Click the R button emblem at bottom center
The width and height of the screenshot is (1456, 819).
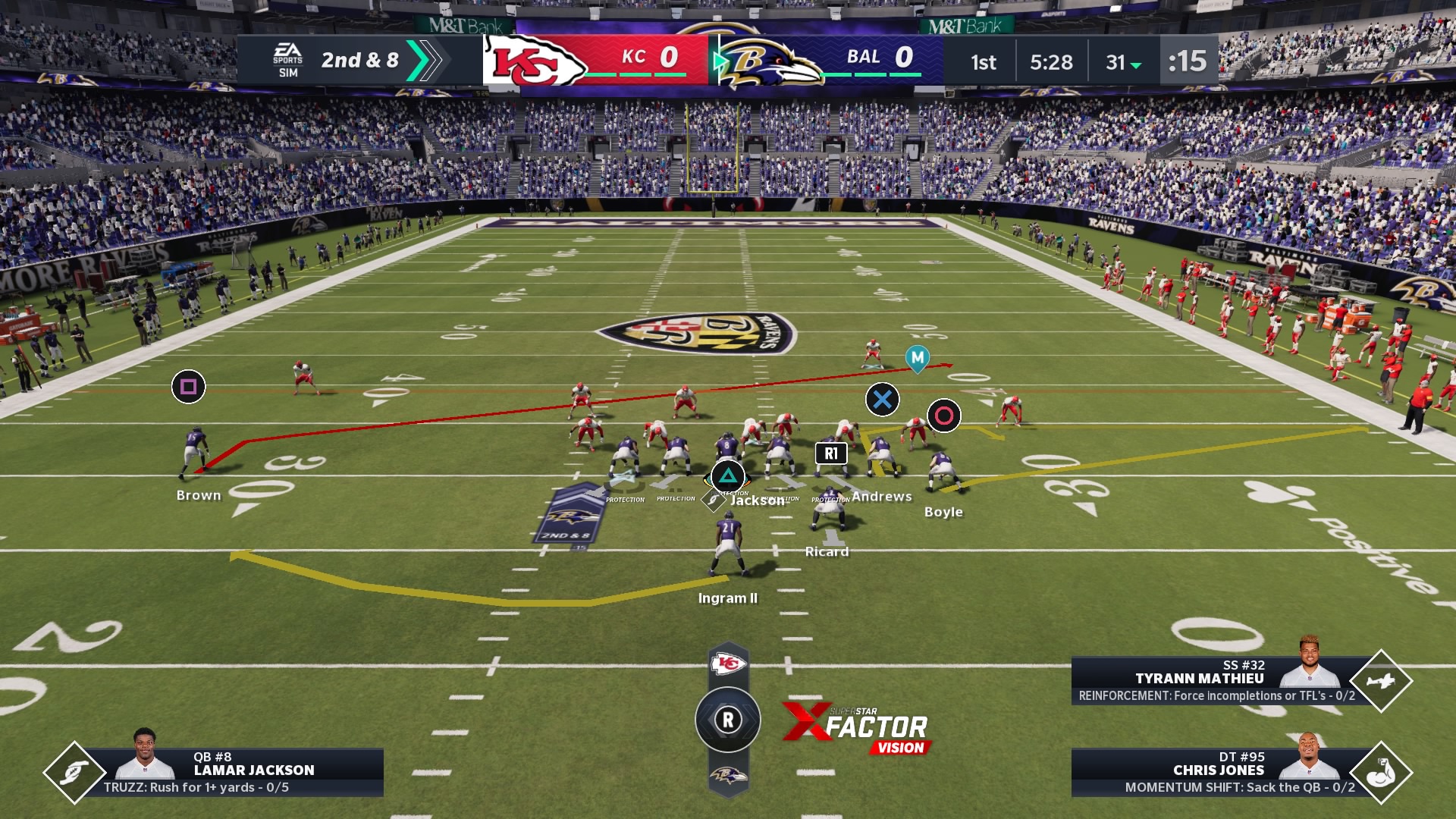[730, 719]
